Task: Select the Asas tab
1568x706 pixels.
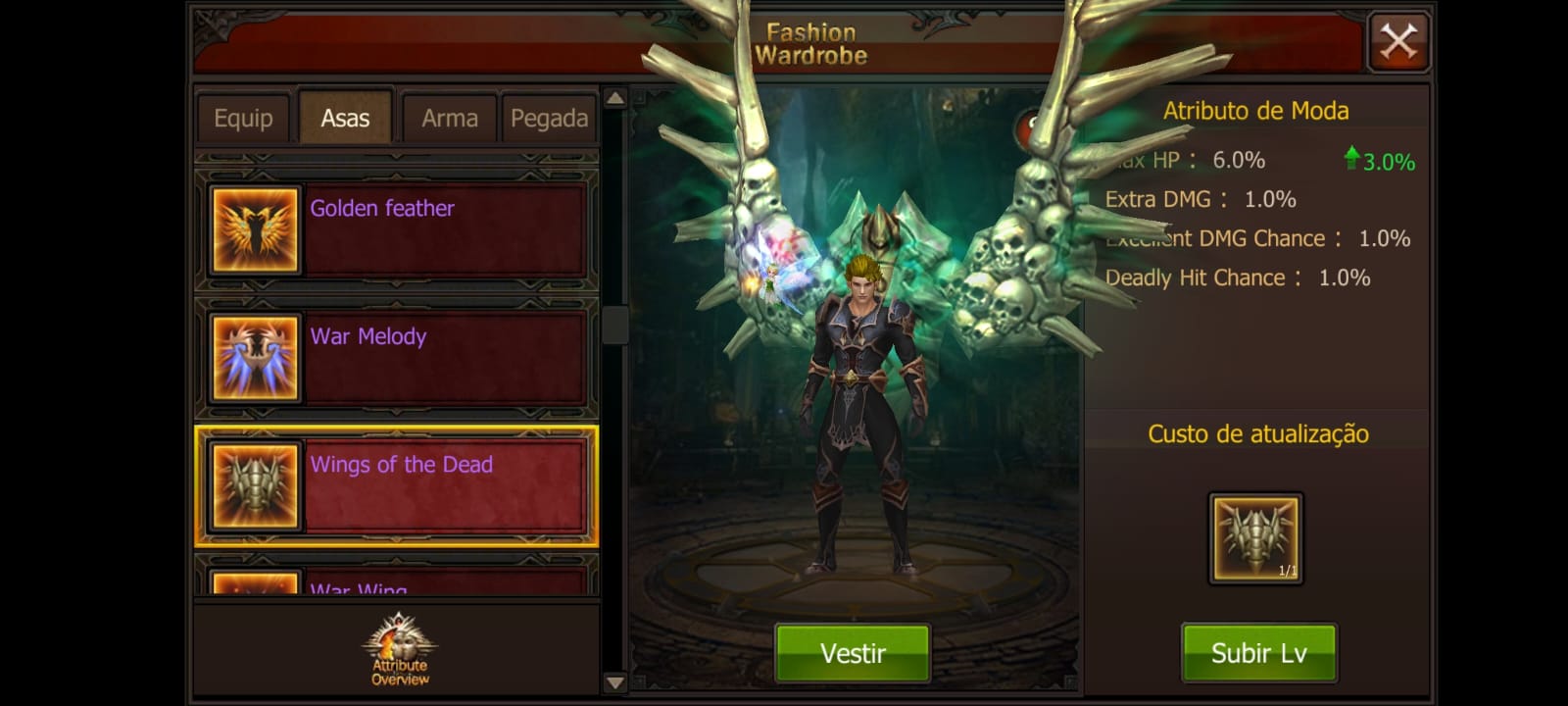Action: pos(345,116)
